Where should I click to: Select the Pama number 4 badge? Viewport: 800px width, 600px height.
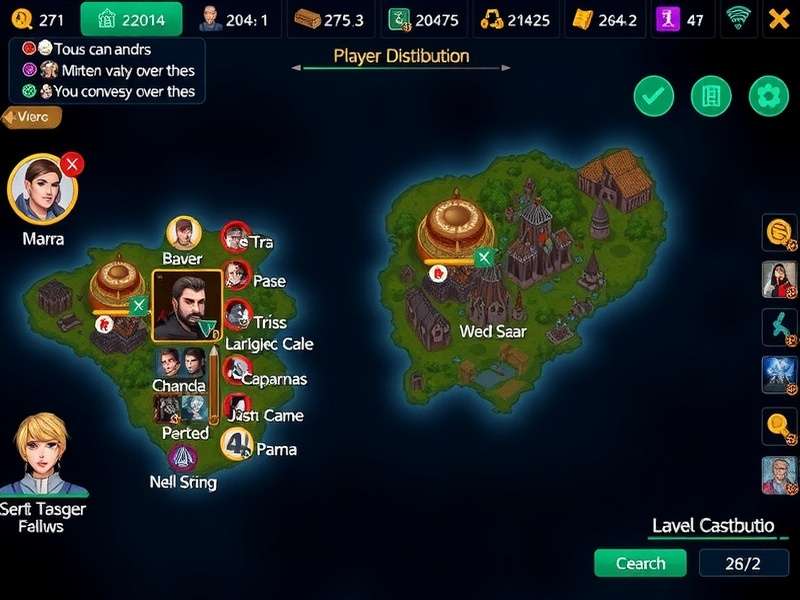(x=238, y=443)
